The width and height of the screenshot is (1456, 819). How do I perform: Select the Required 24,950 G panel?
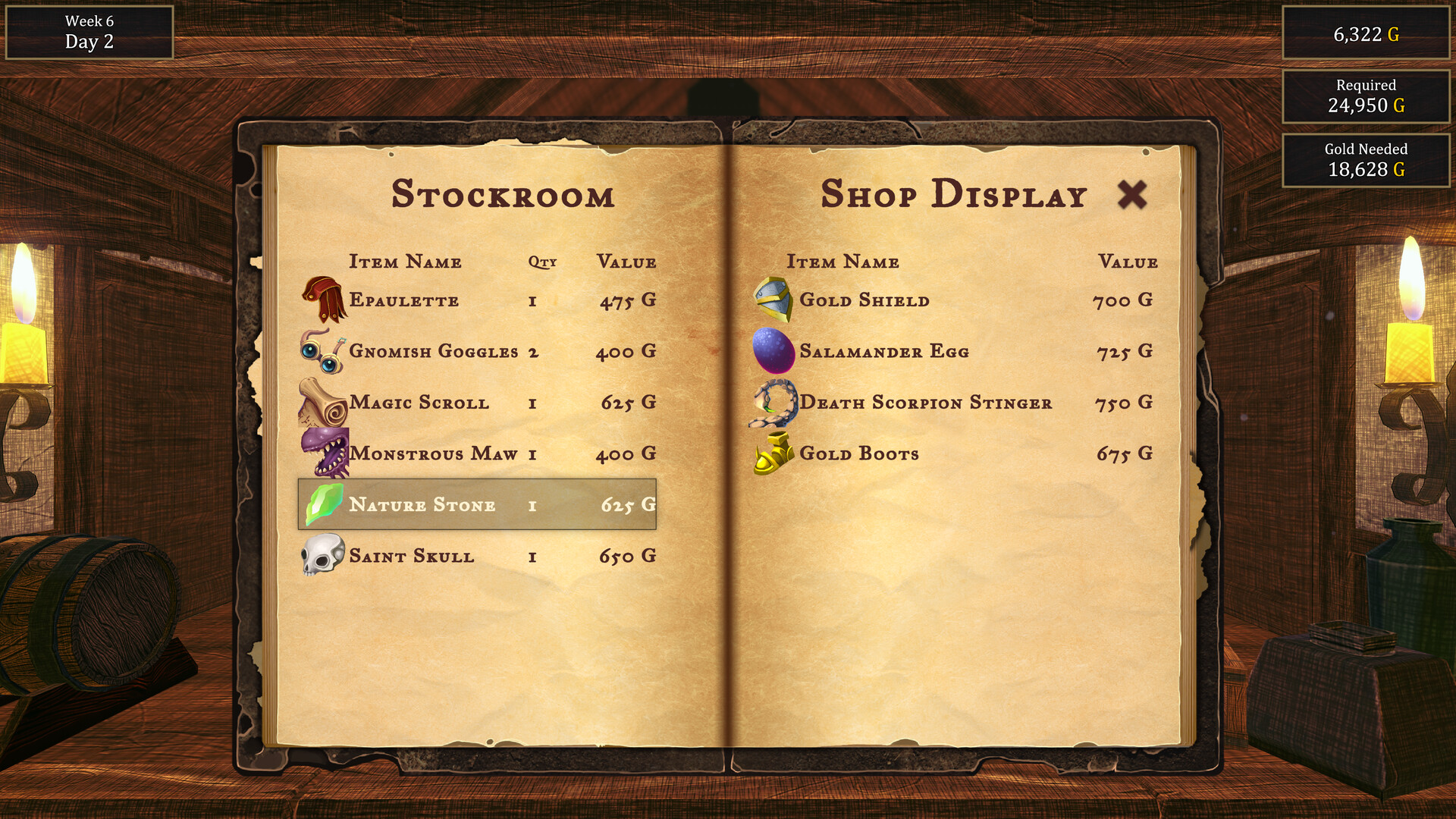(x=1364, y=97)
